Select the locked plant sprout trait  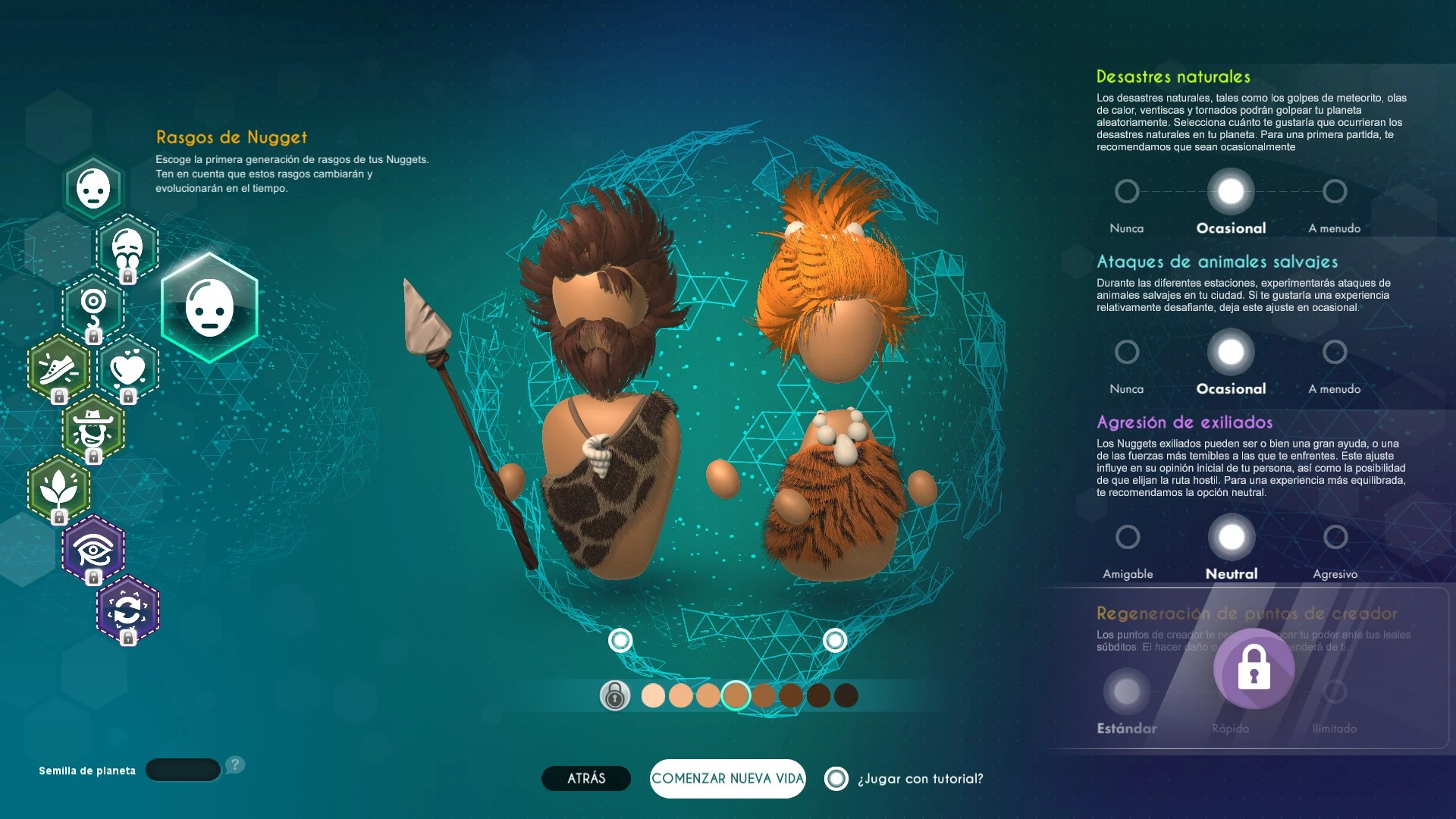(58, 489)
